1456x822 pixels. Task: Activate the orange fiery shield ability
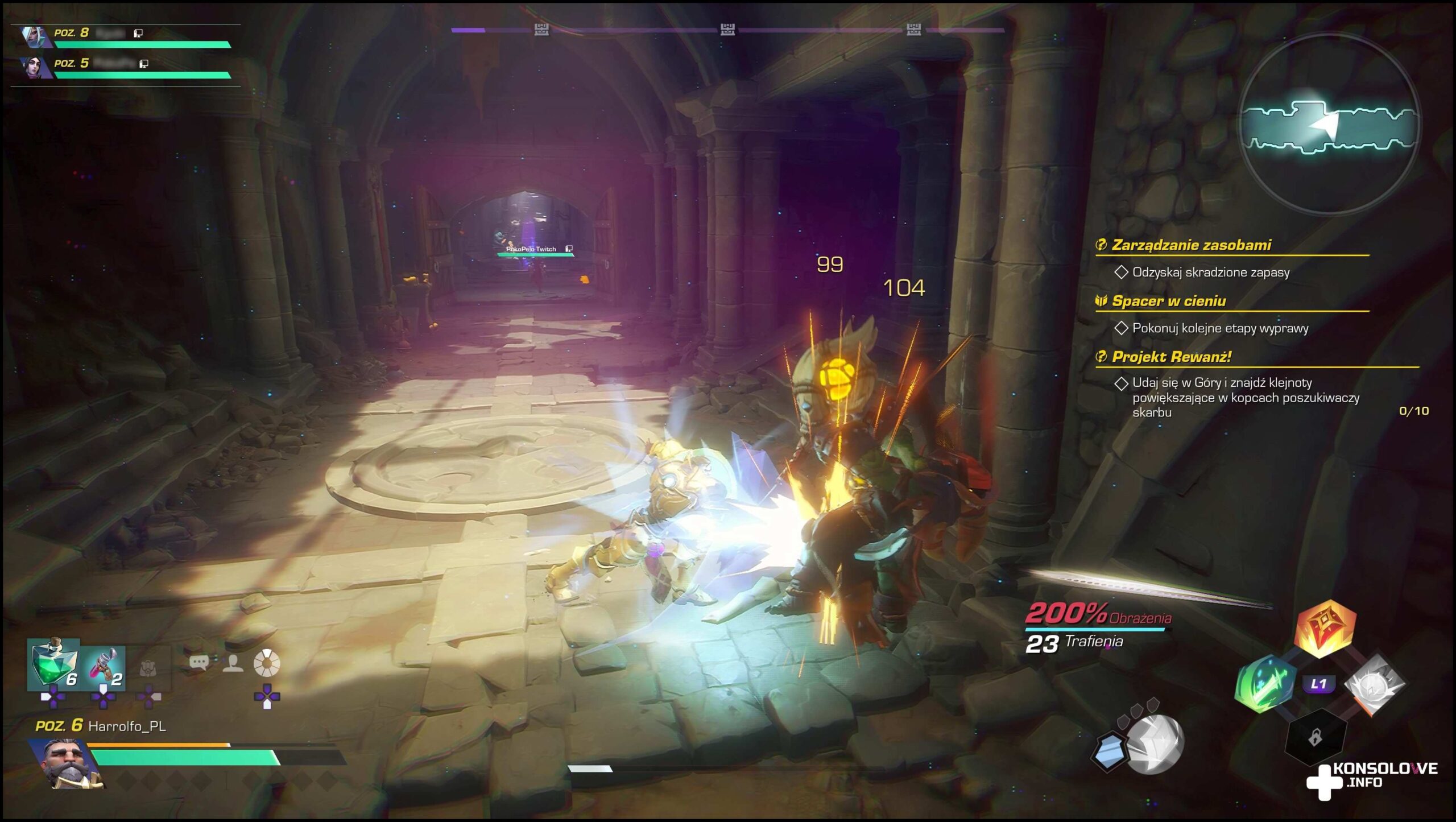1325,629
